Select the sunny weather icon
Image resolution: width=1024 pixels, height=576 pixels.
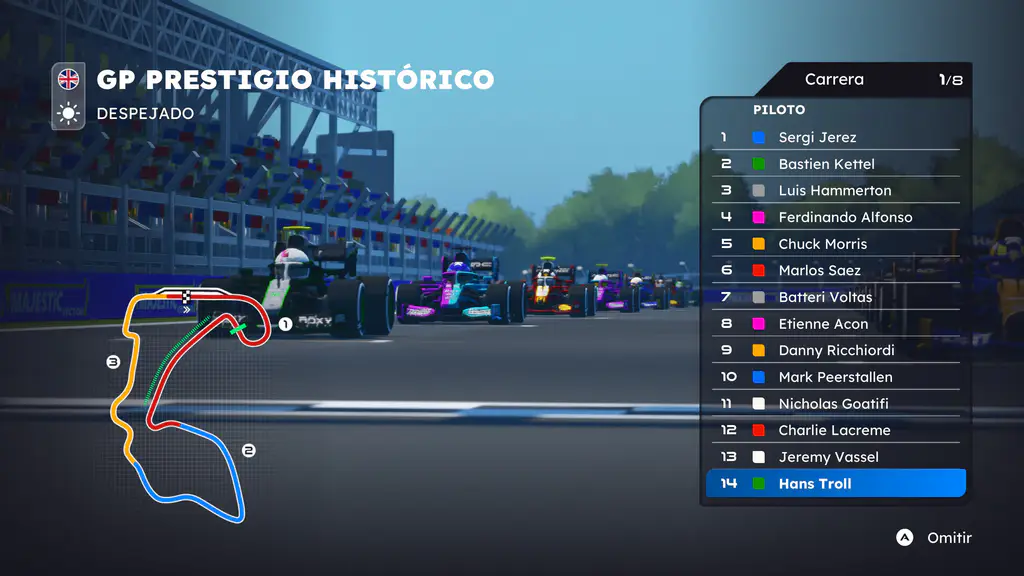tap(69, 113)
